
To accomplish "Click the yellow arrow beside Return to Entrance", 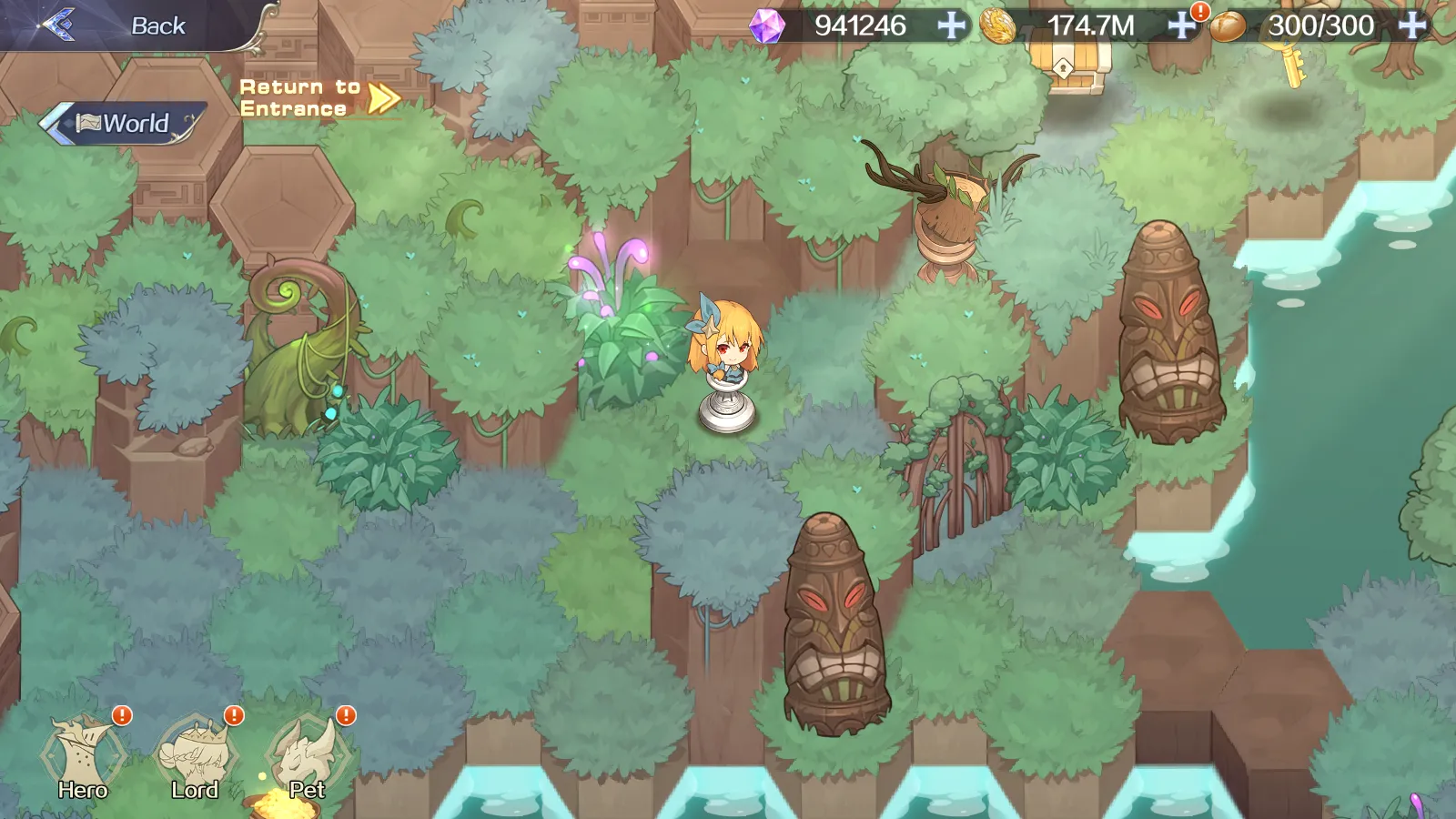I will click(x=382, y=98).
